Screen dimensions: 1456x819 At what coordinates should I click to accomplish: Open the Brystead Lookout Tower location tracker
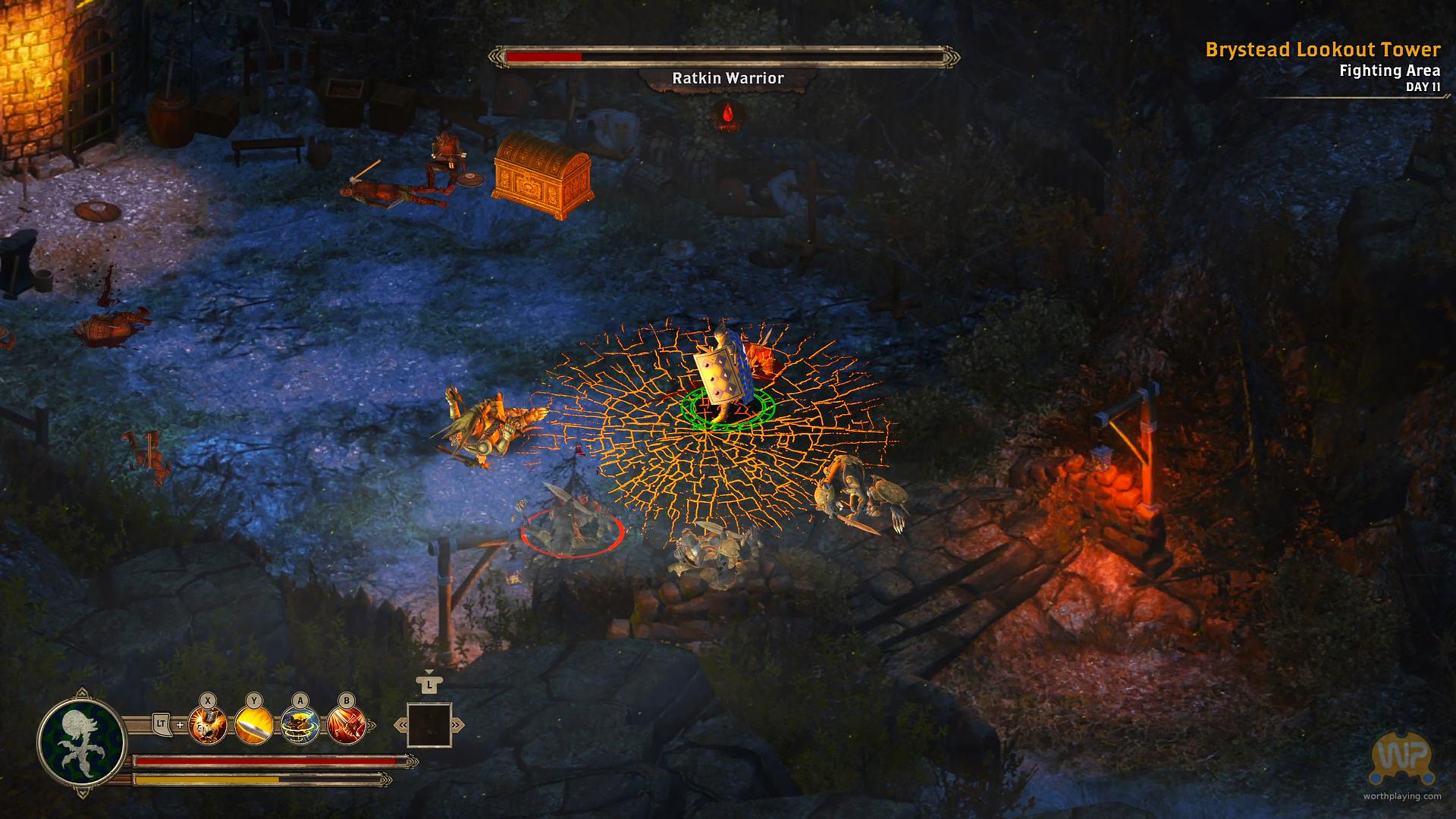1323,50
